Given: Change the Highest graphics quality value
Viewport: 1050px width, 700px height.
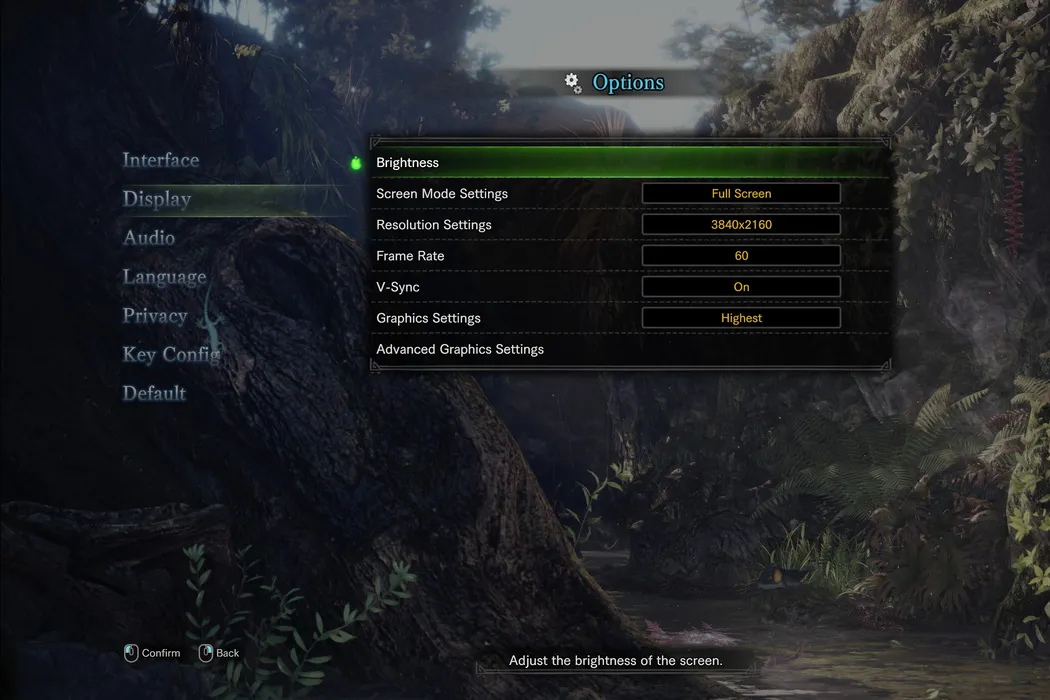Looking at the screenshot, I should point(741,318).
